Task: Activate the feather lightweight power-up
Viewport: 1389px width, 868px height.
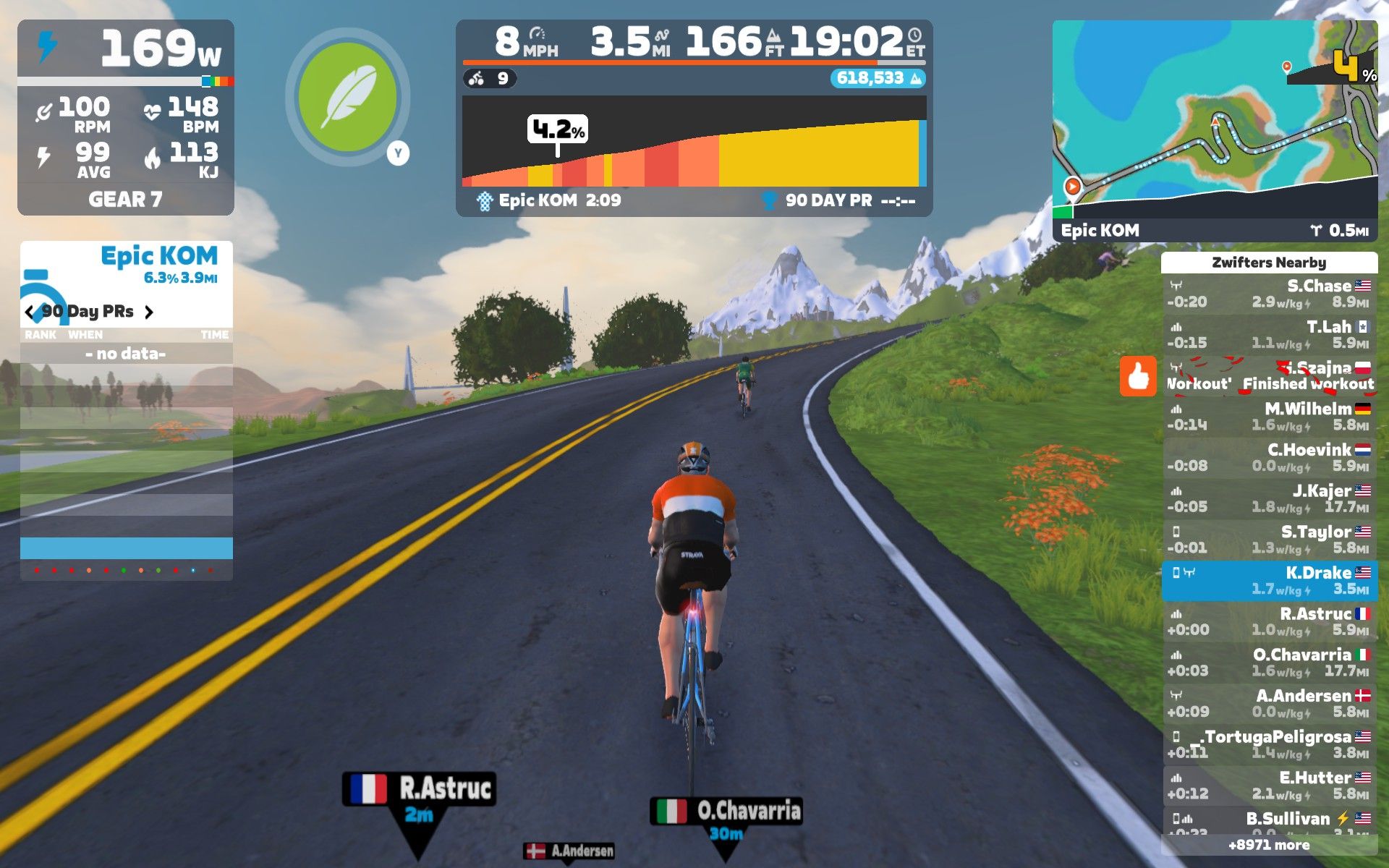Action: coord(347,98)
